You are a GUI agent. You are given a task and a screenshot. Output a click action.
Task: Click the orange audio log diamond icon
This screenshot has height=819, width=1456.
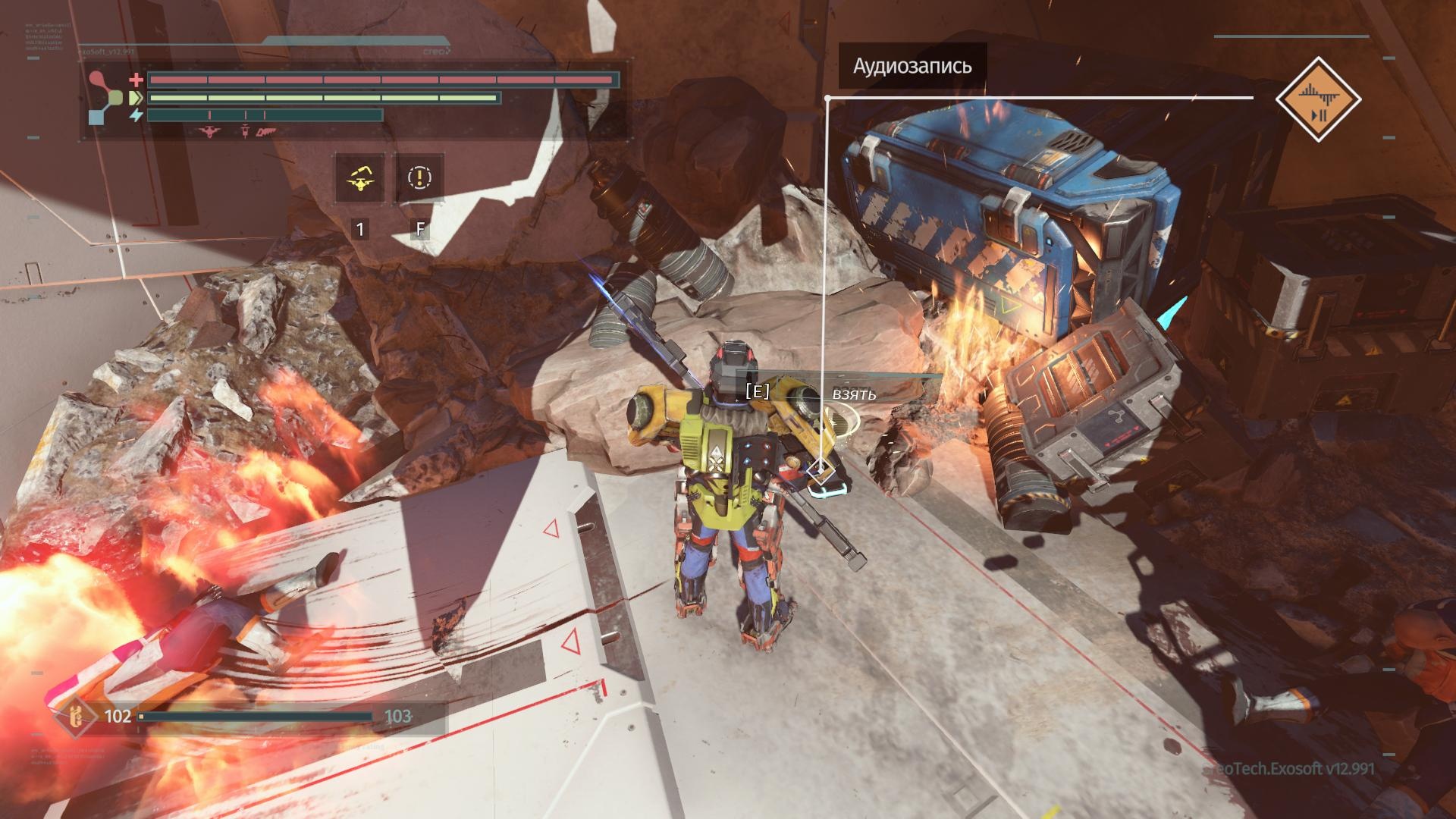[x=1318, y=99]
